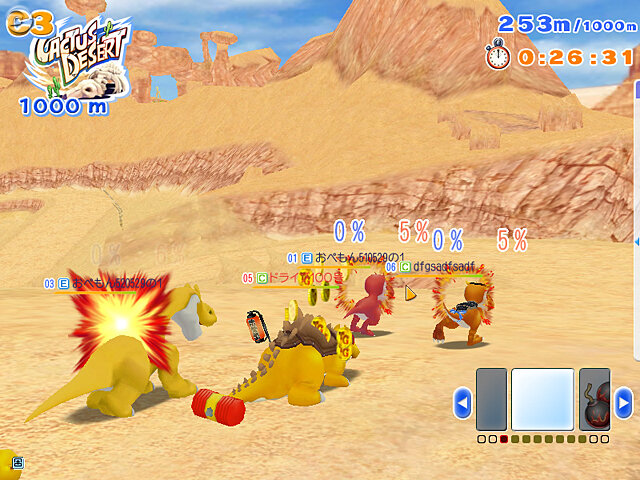
Task: Click the left arrow of the item selector
Action: click(462, 404)
